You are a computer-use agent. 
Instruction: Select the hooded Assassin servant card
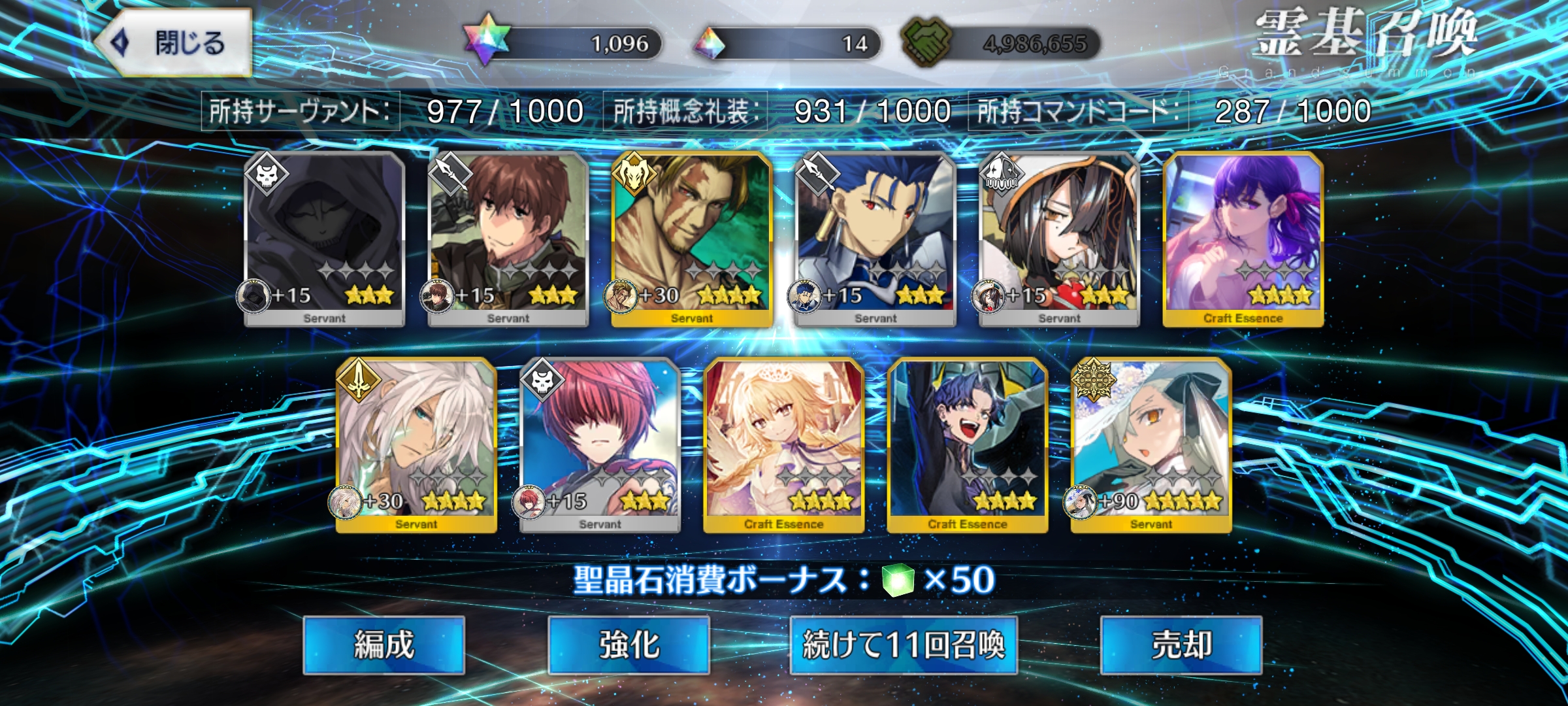point(325,239)
